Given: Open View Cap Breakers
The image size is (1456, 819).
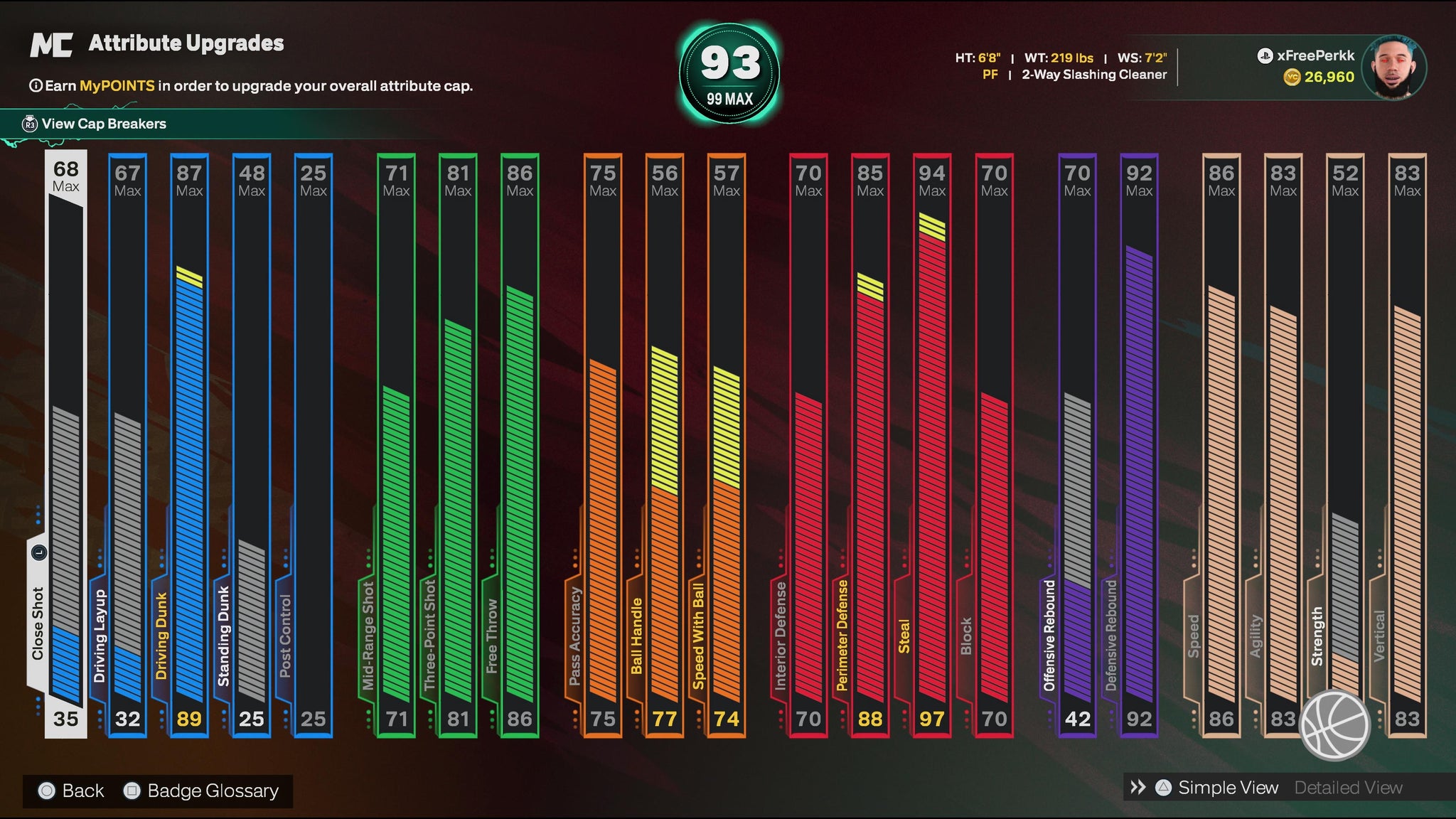Looking at the screenshot, I should click(103, 124).
